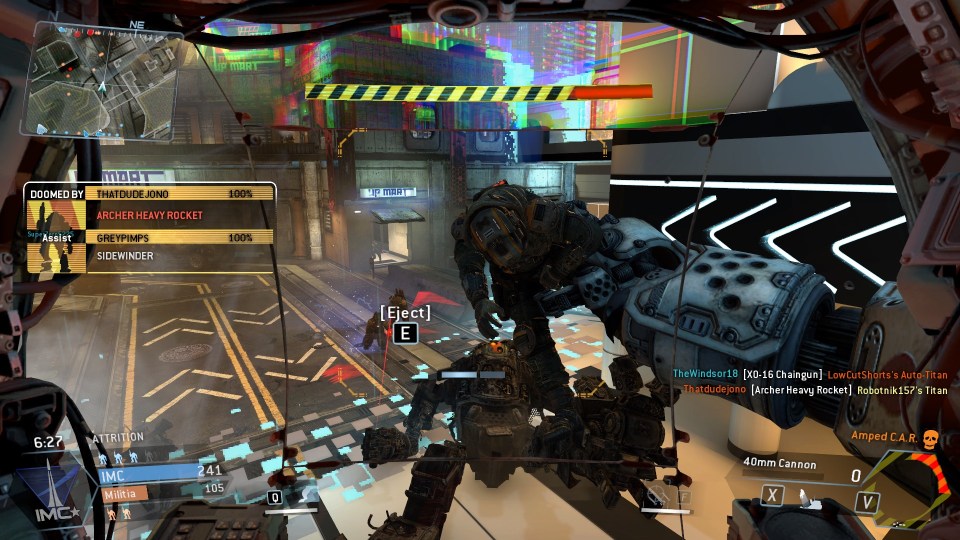The width and height of the screenshot is (960, 540).
Task: Select the Archer Heavy Rocket doomed-by entry
Action: [x=150, y=215]
